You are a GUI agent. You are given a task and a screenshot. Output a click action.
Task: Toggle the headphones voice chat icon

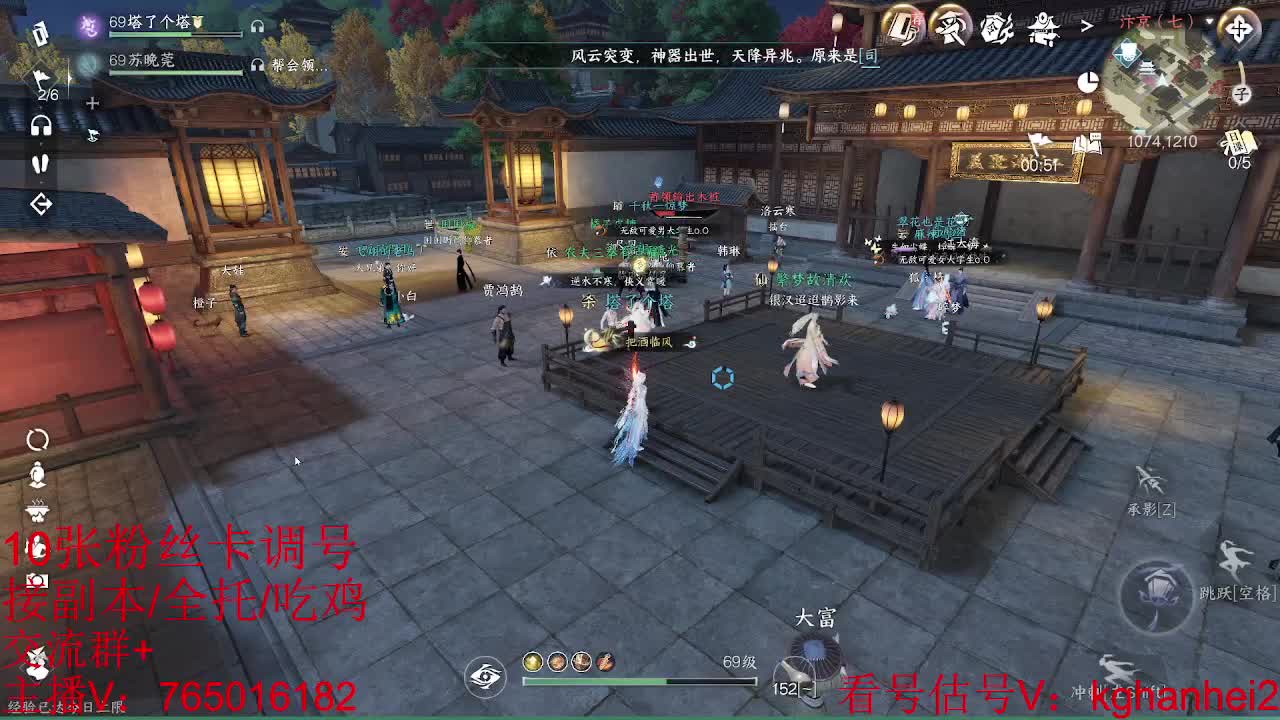point(41,127)
